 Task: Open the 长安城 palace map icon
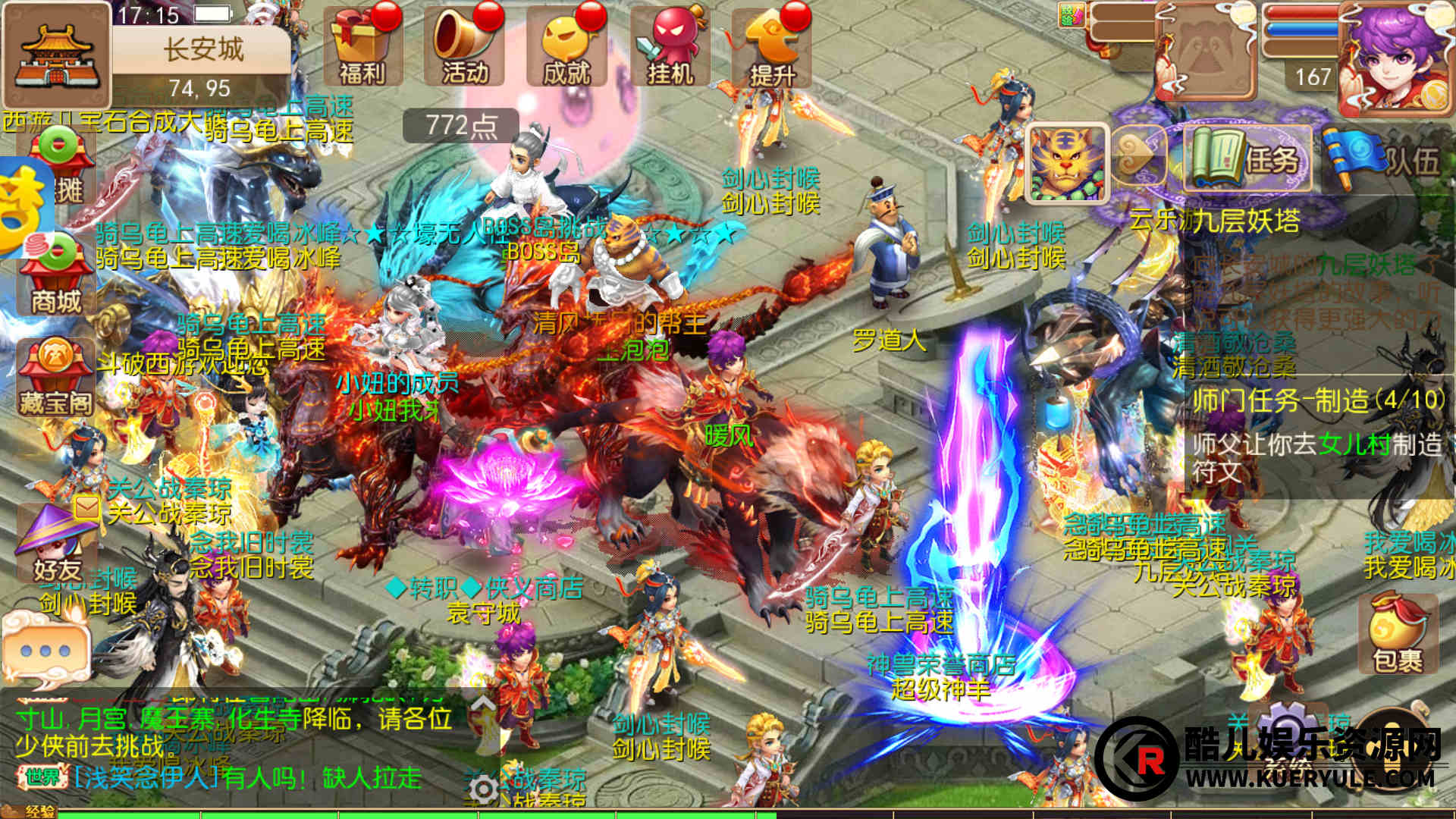click(56, 56)
